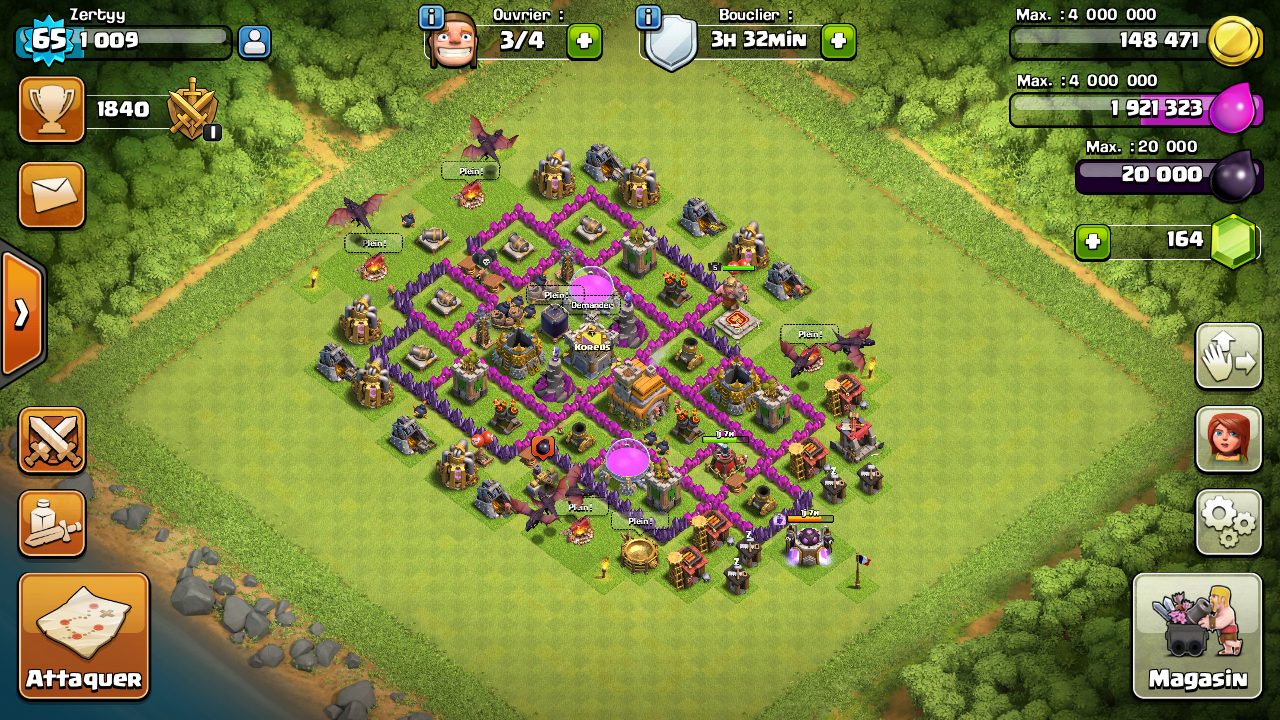Expand the orange side panel arrow
1280x720 pixels.
click(x=21, y=313)
